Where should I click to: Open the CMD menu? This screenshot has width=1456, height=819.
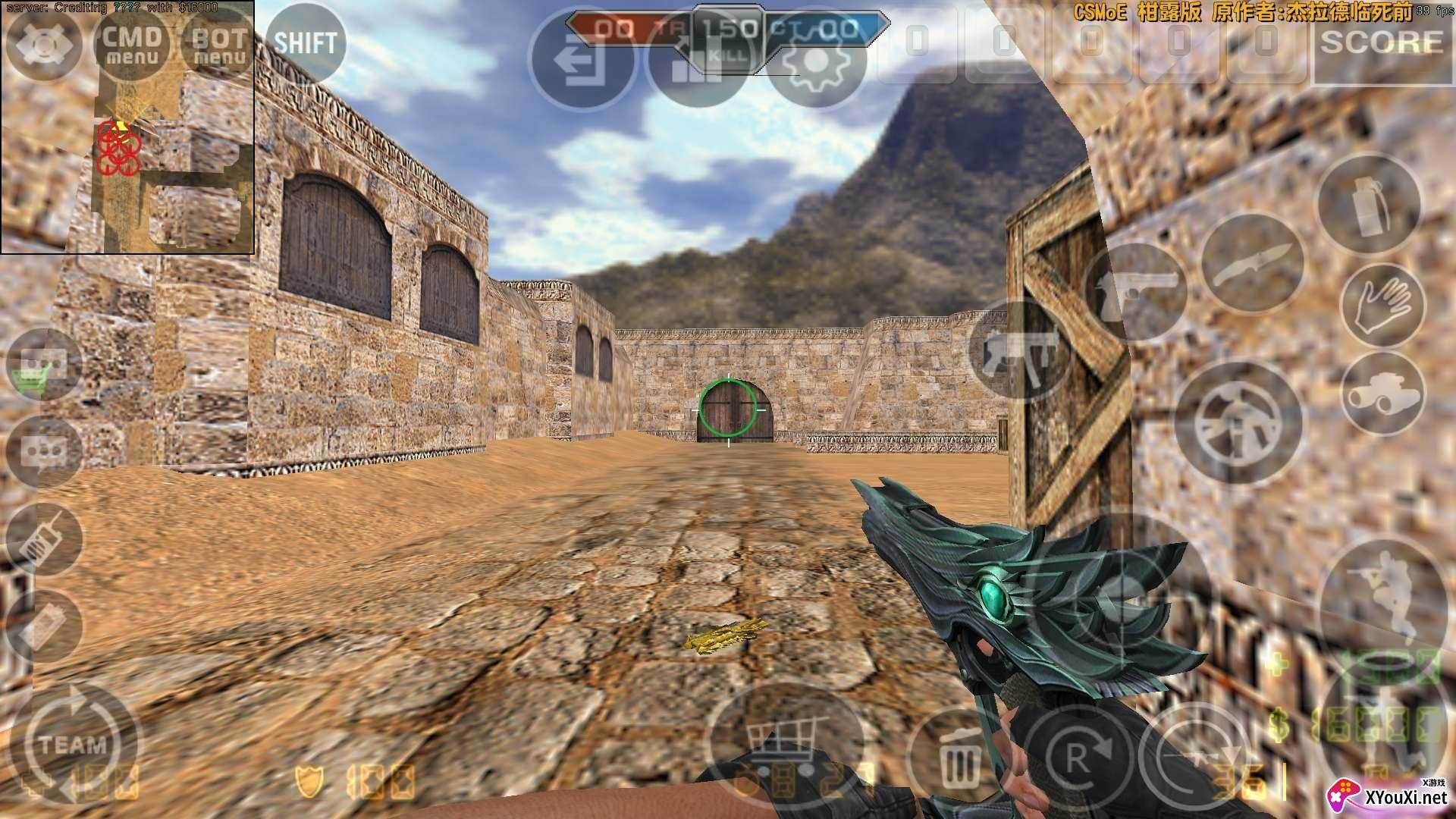point(132,44)
